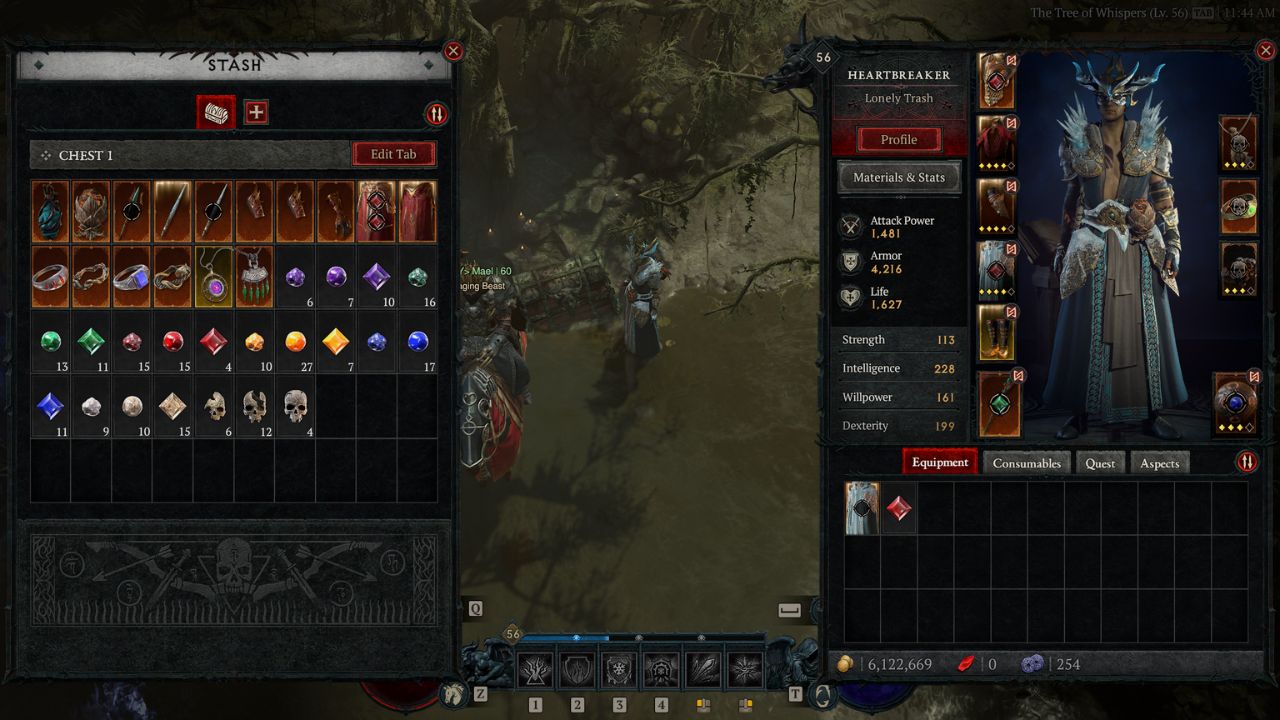Click the Profile button
Screen dimensions: 1280x720
click(898, 139)
